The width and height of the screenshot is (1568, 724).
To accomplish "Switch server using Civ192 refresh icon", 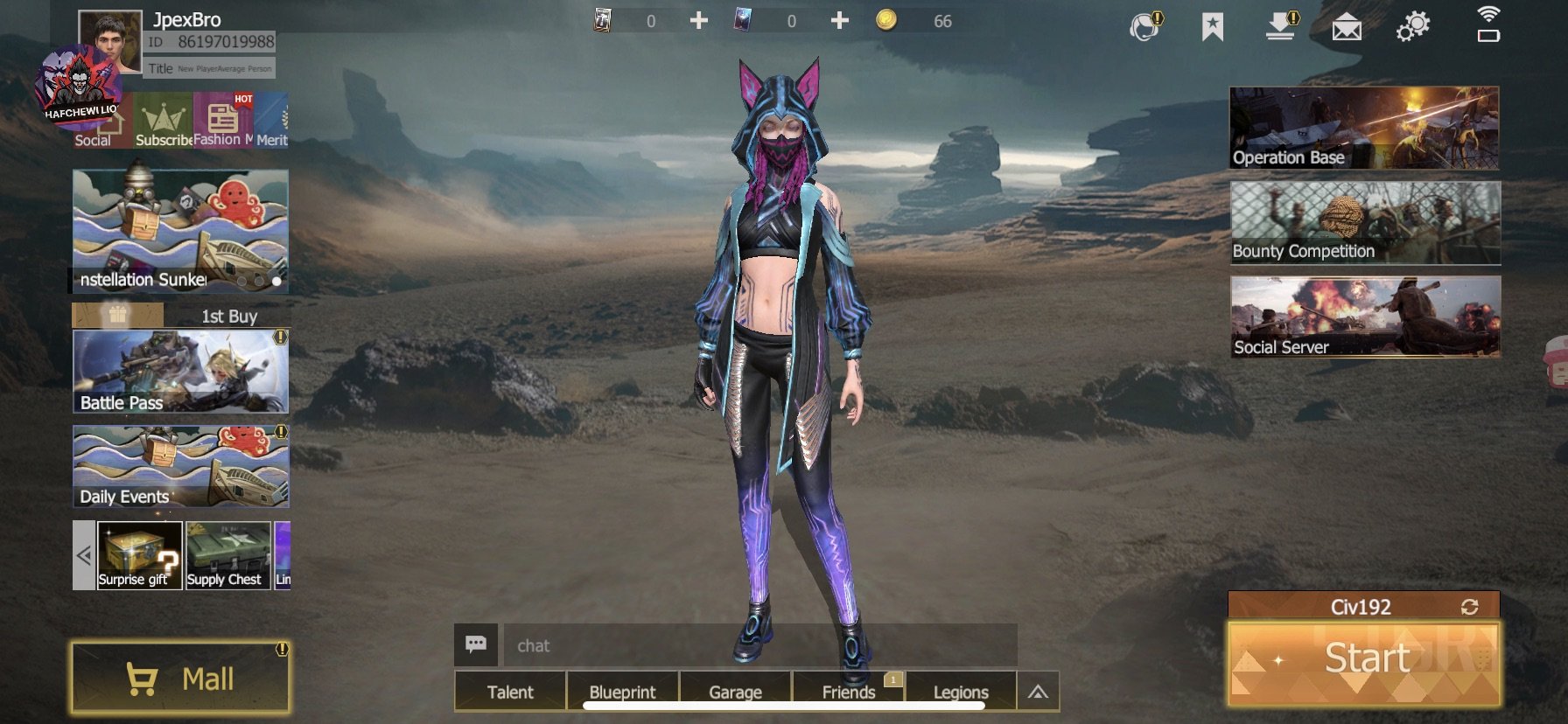I will (x=1469, y=607).
